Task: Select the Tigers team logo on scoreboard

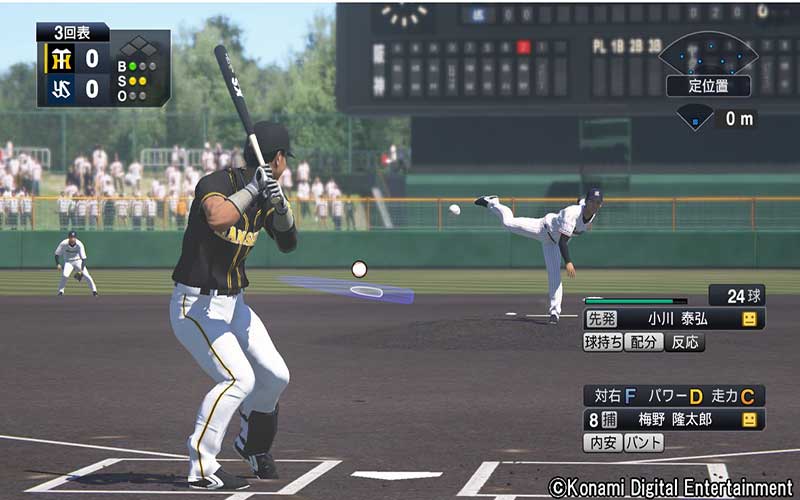Action: (x=61, y=59)
